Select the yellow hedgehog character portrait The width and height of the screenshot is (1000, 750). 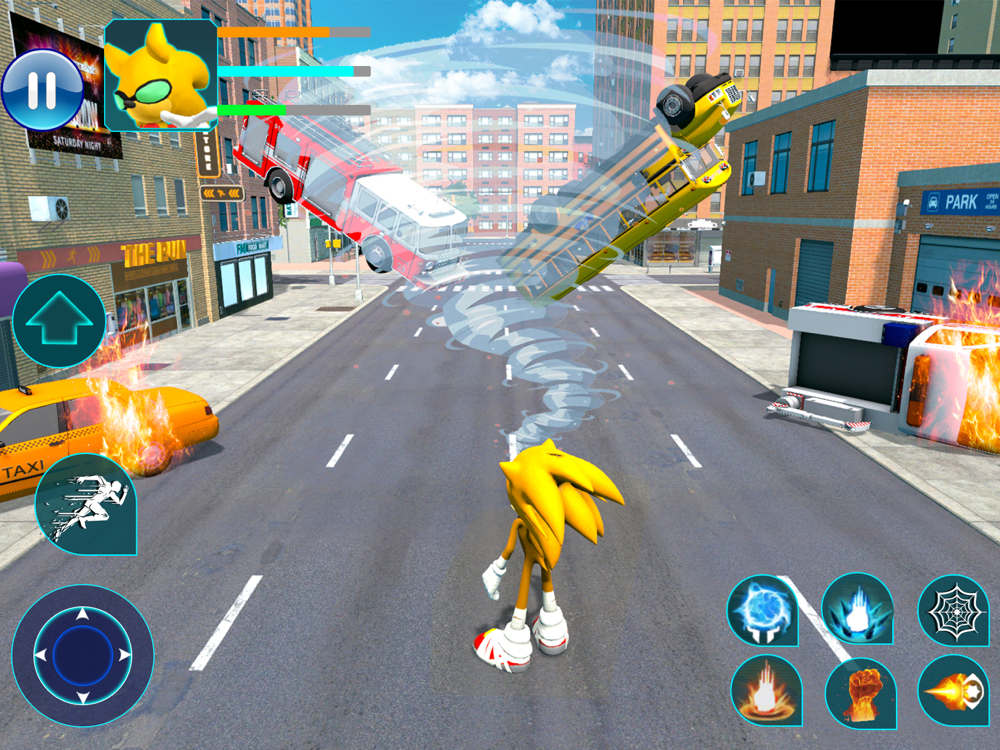pyautogui.click(x=160, y=75)
